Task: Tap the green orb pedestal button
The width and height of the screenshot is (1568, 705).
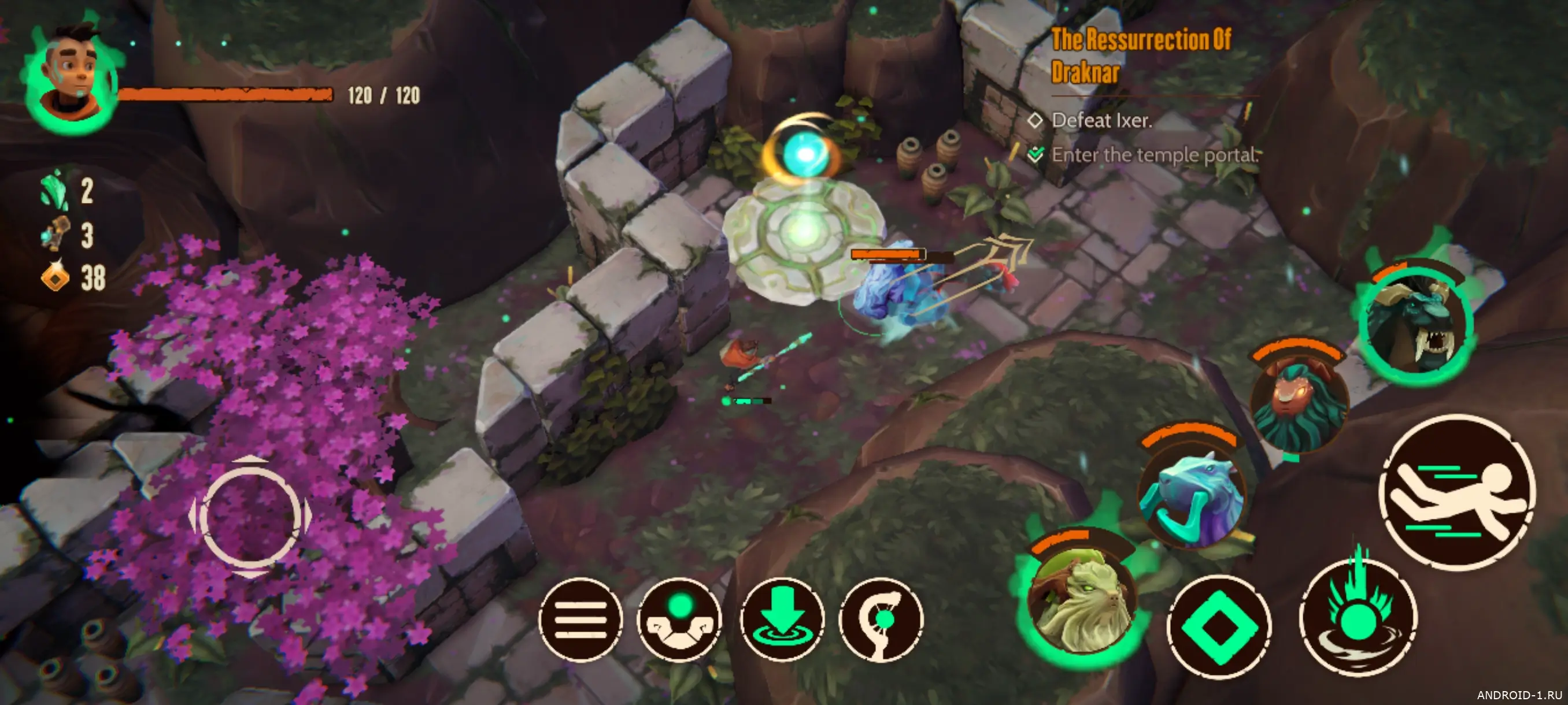Action: pyautogui.click(x=679, y=620)
